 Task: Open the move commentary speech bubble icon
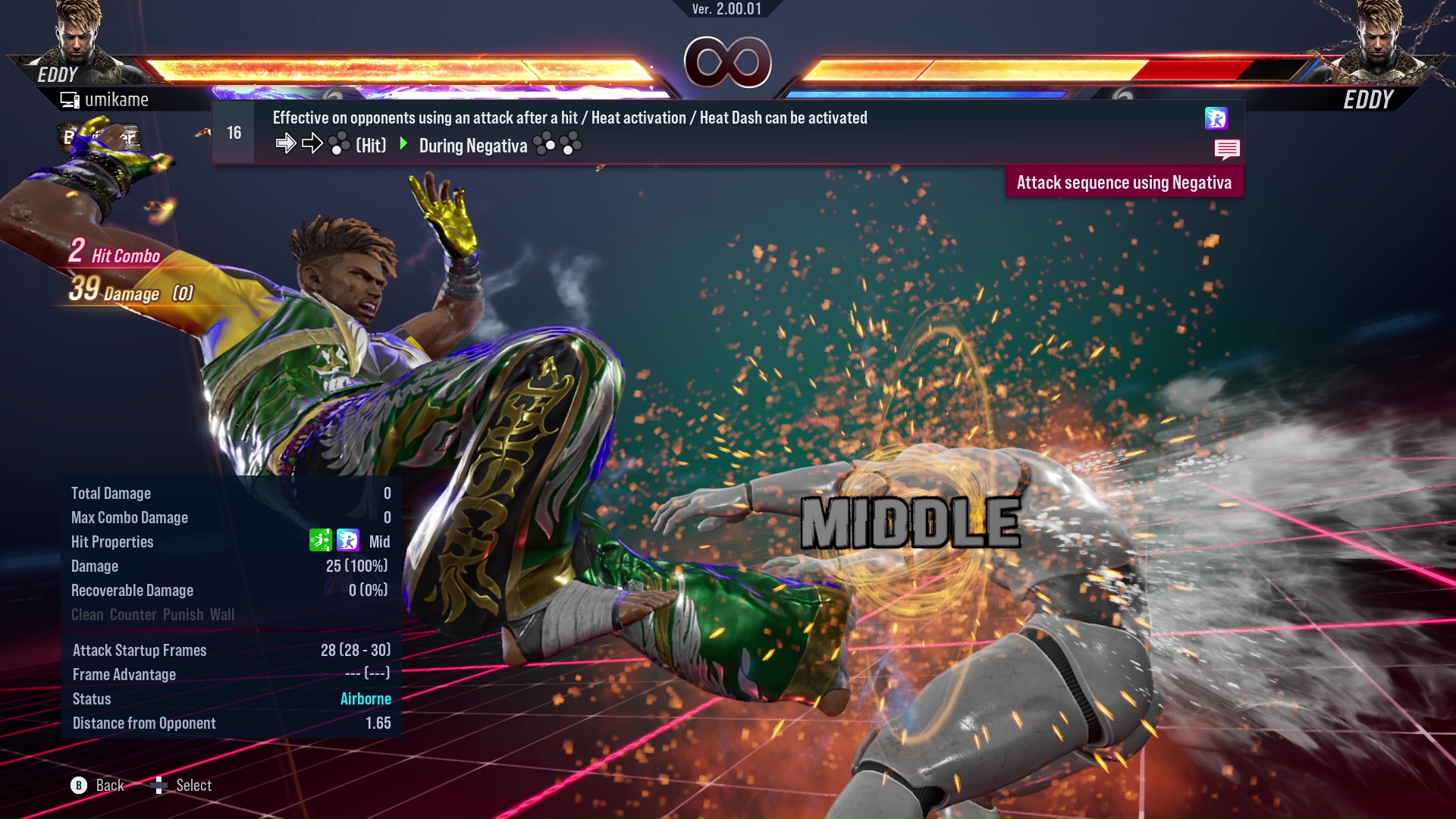click(1227, 149)
